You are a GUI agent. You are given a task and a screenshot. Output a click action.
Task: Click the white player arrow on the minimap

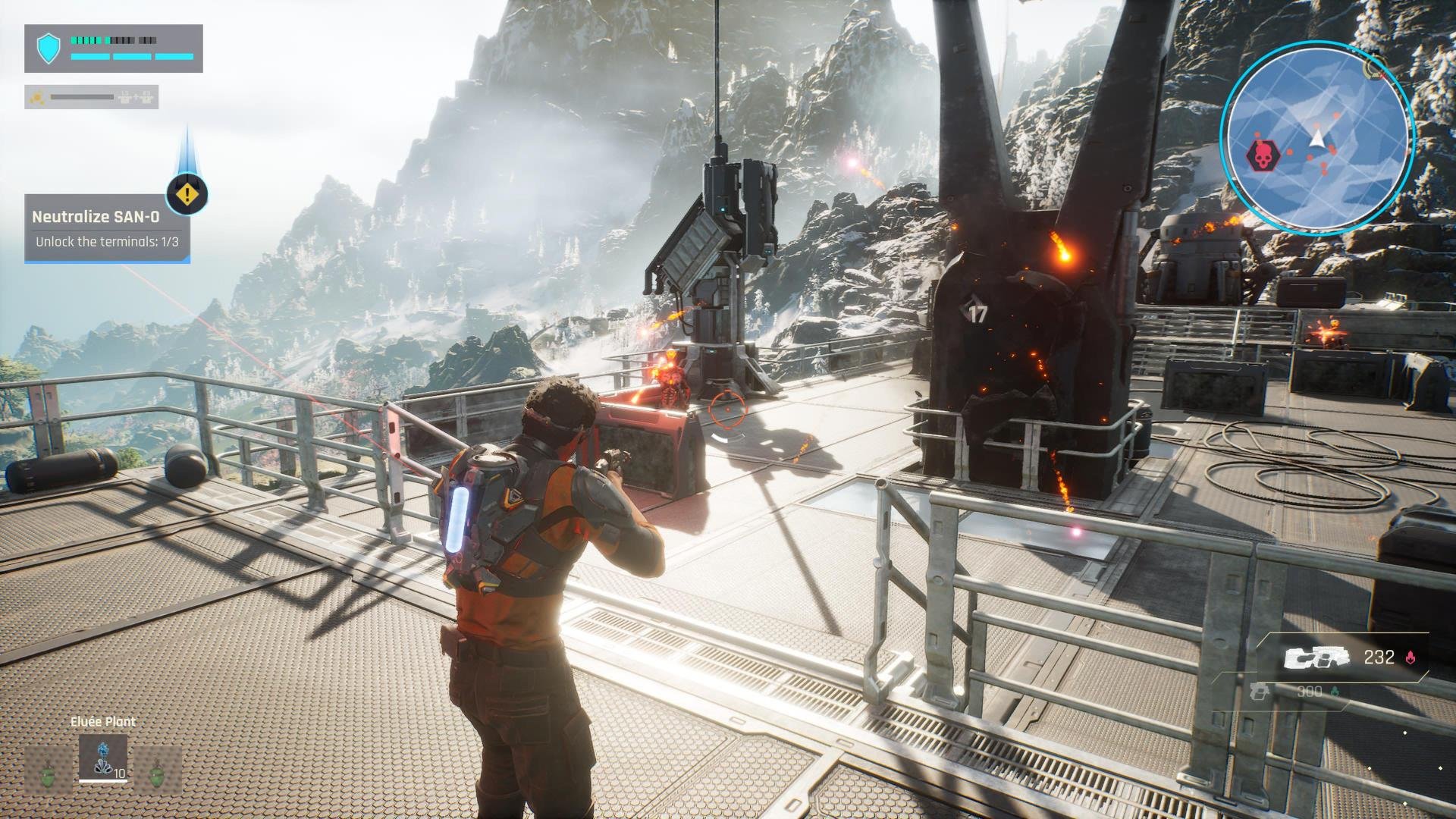tap(1318, 138)
